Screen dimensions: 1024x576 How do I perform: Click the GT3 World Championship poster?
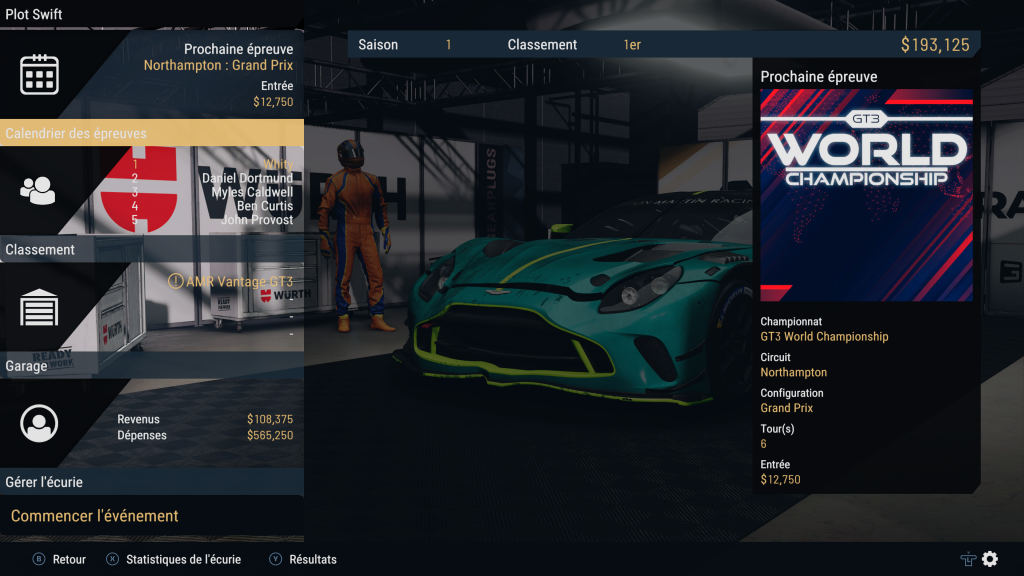point(866,195)
